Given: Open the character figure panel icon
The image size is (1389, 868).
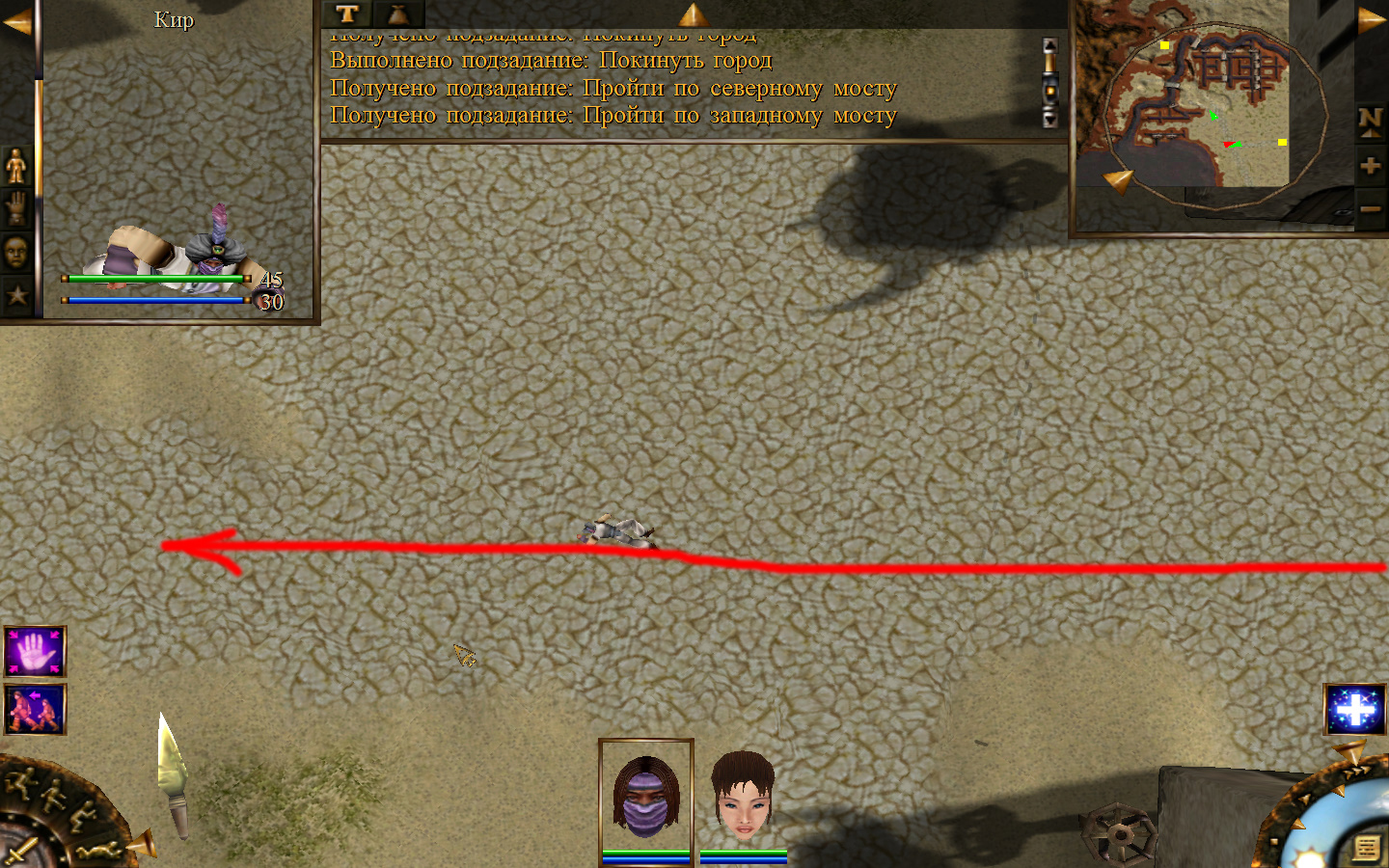Looking at the screenshot, I should 16,166.
